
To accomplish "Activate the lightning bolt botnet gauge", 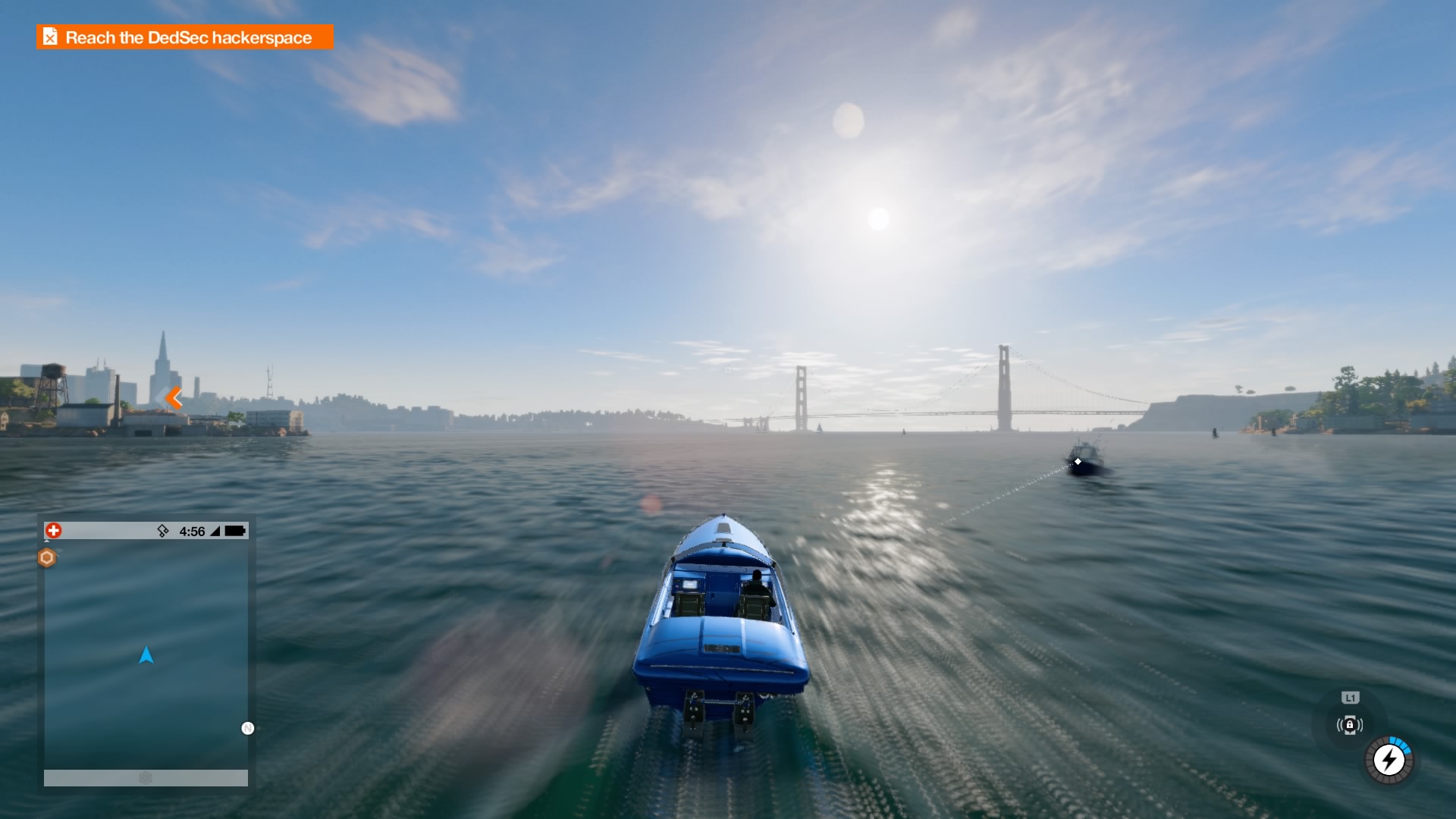I will (x=1389, y=759).
